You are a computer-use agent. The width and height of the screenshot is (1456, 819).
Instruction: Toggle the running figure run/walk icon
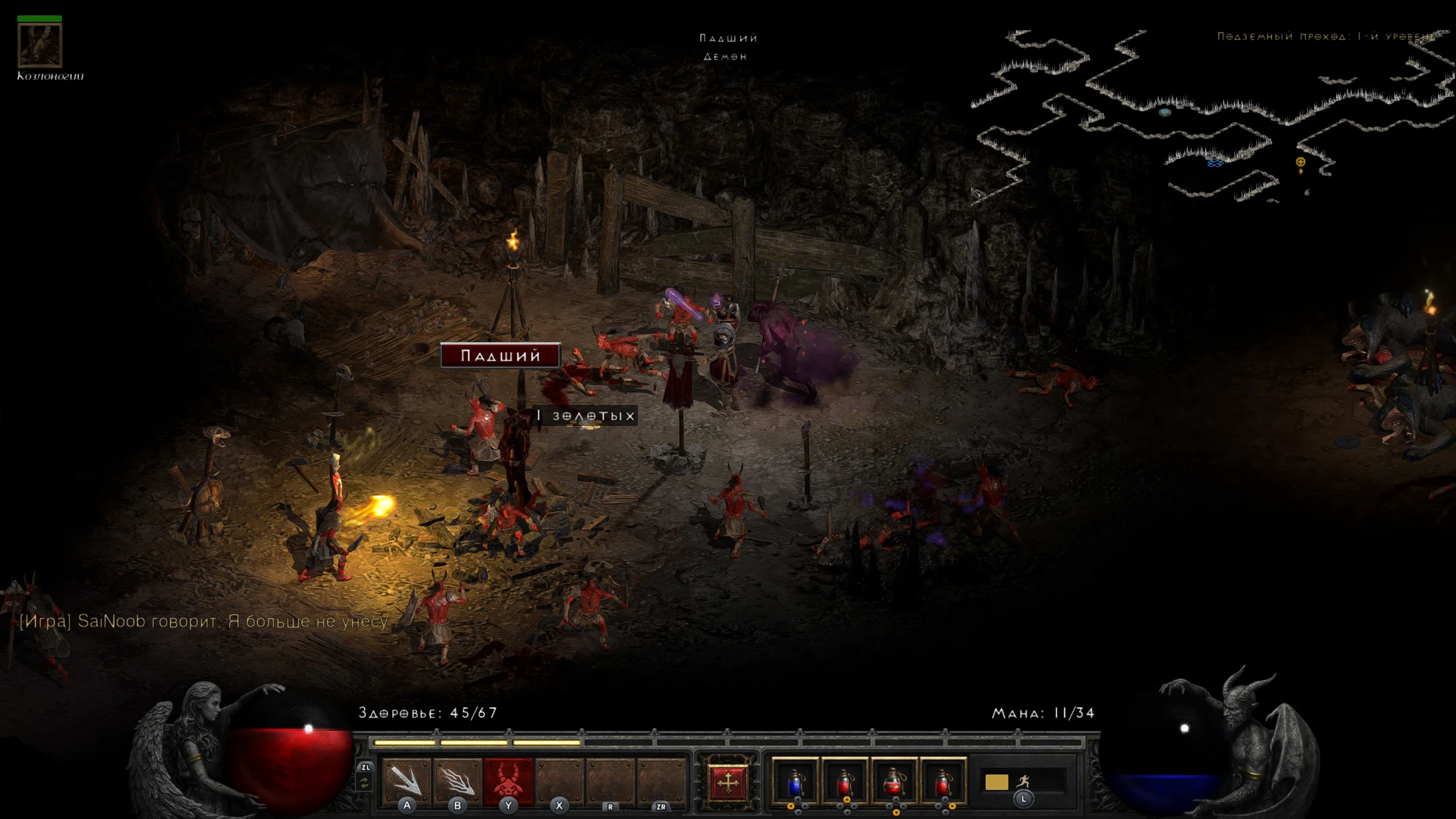coord(1023,781)
